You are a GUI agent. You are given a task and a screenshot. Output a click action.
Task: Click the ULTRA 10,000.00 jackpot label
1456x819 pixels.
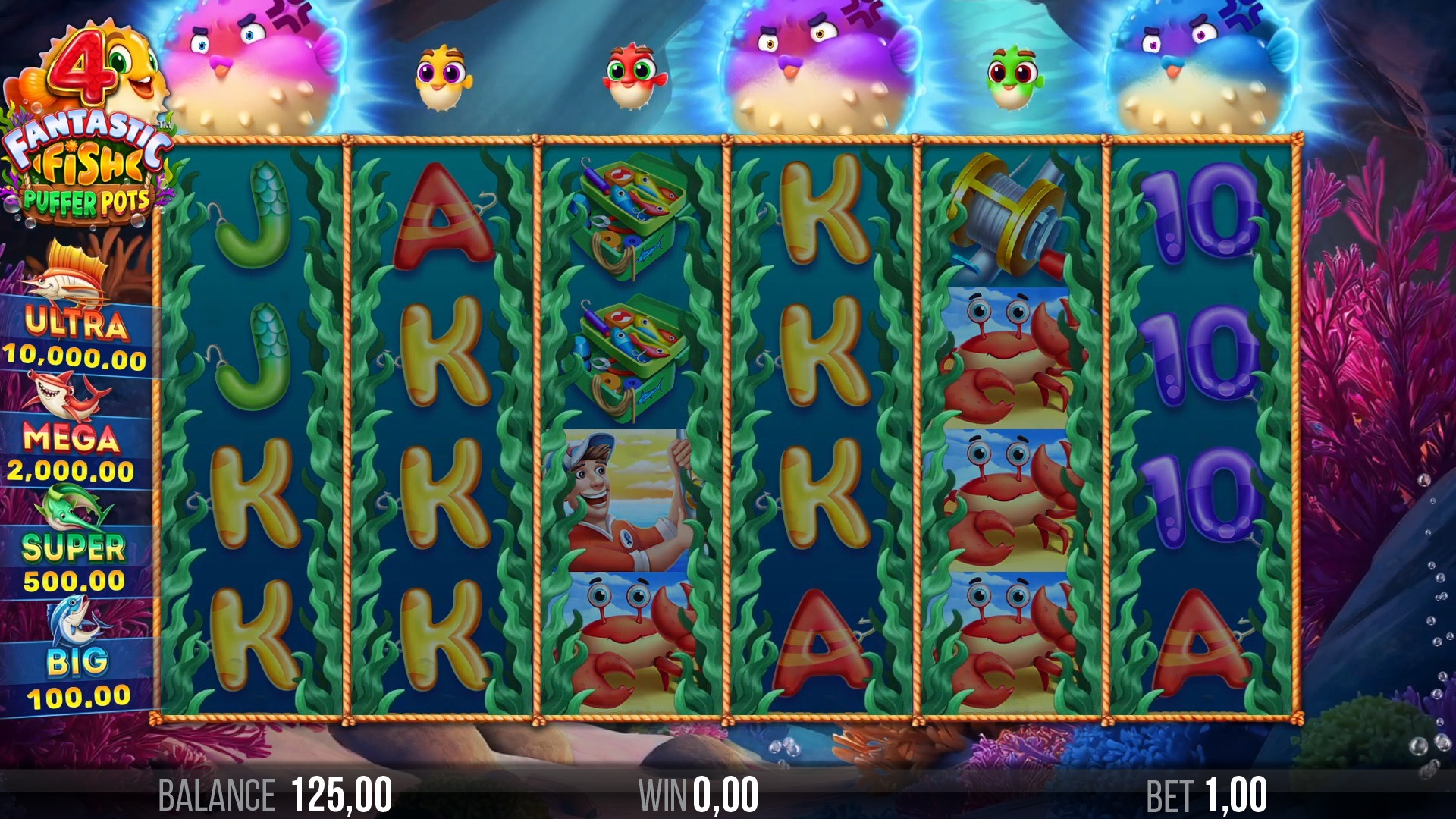(72, 337)
